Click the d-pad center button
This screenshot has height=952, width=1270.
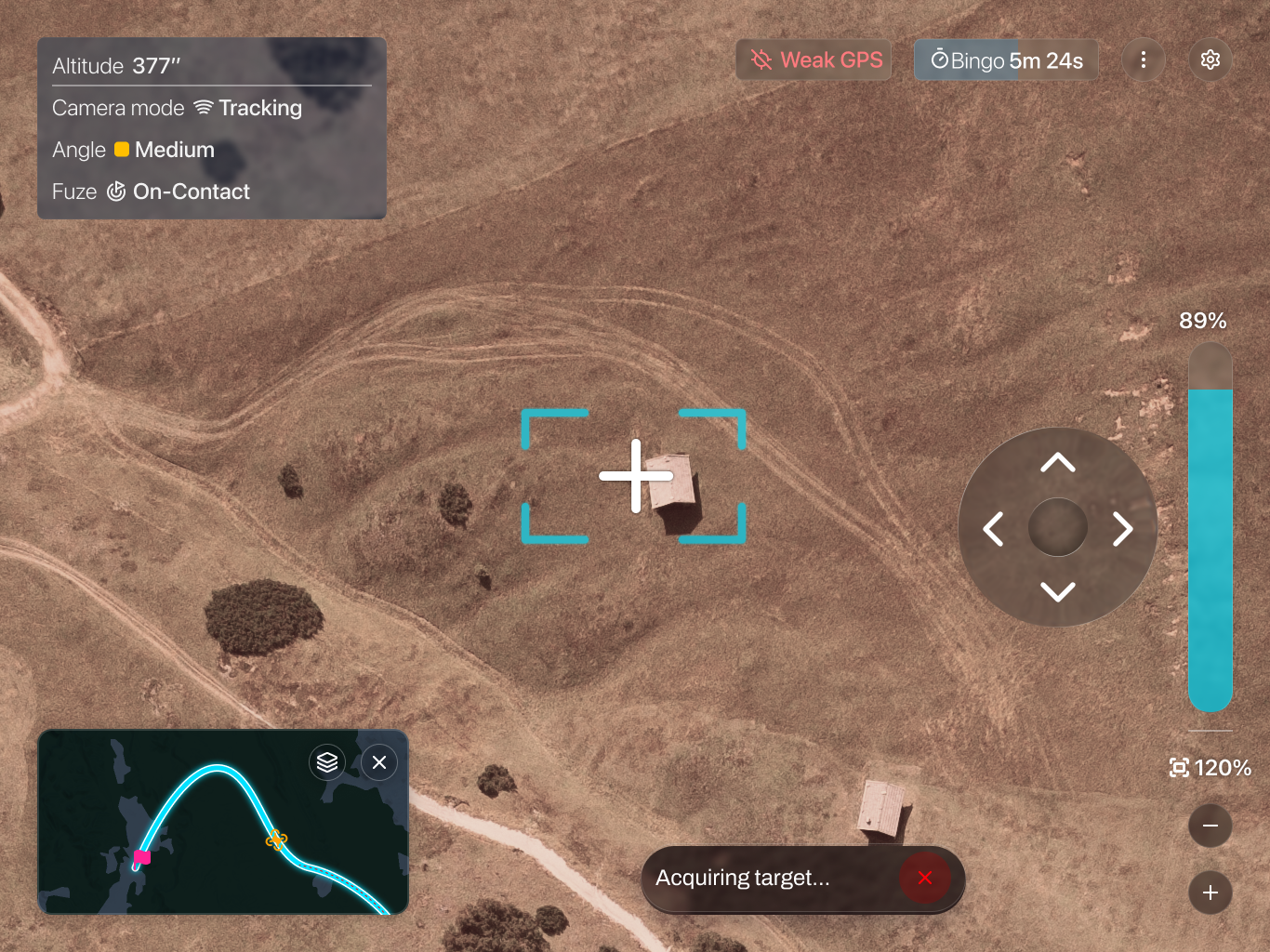click(x=1058, y=527)
